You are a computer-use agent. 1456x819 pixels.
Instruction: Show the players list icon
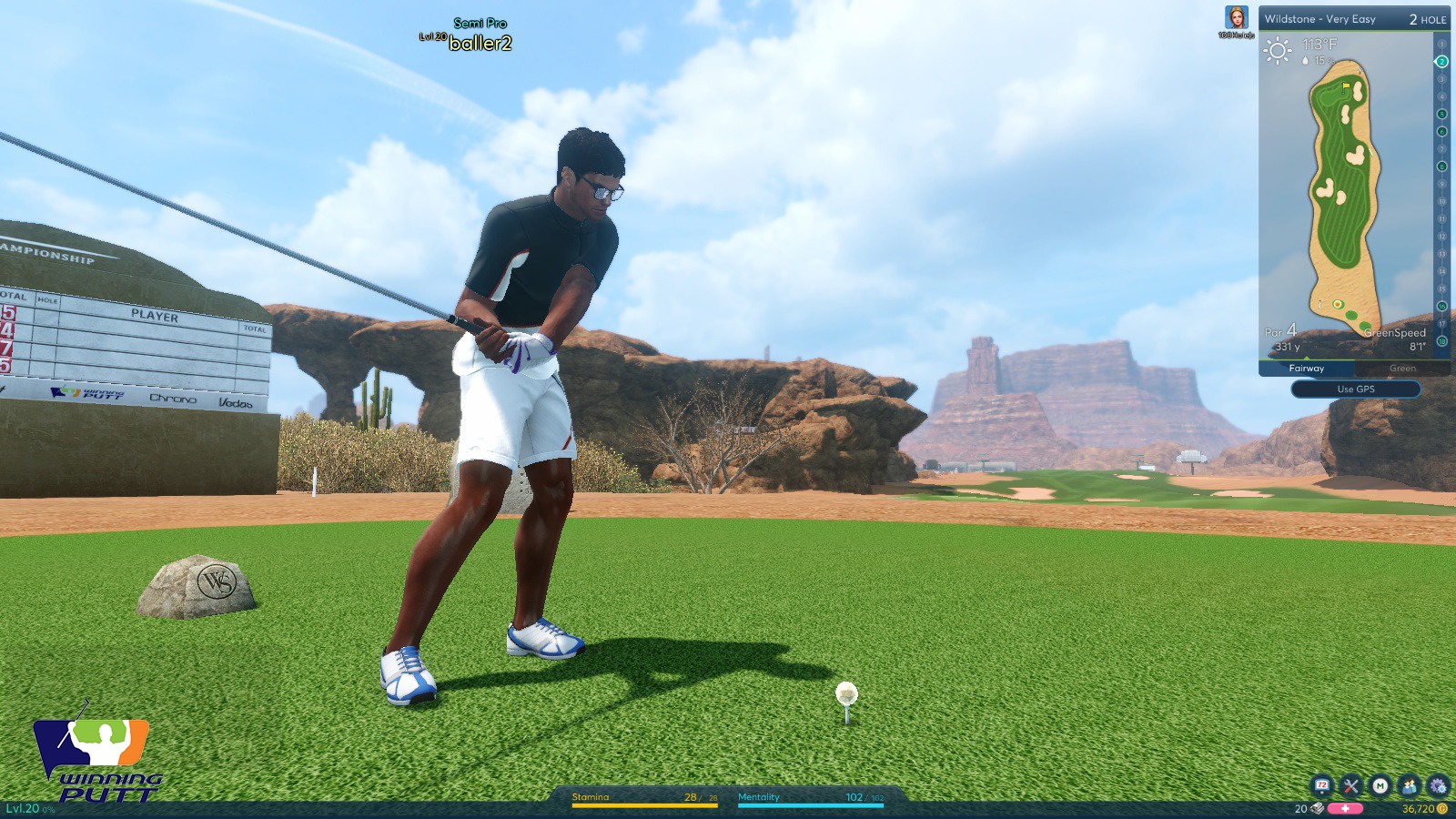coord(1409,785)
